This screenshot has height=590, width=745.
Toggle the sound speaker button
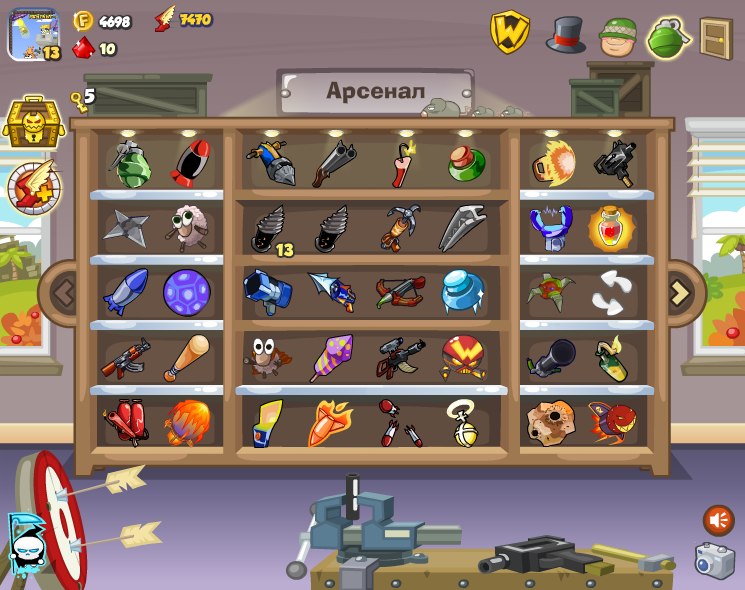tap(718, 520)
